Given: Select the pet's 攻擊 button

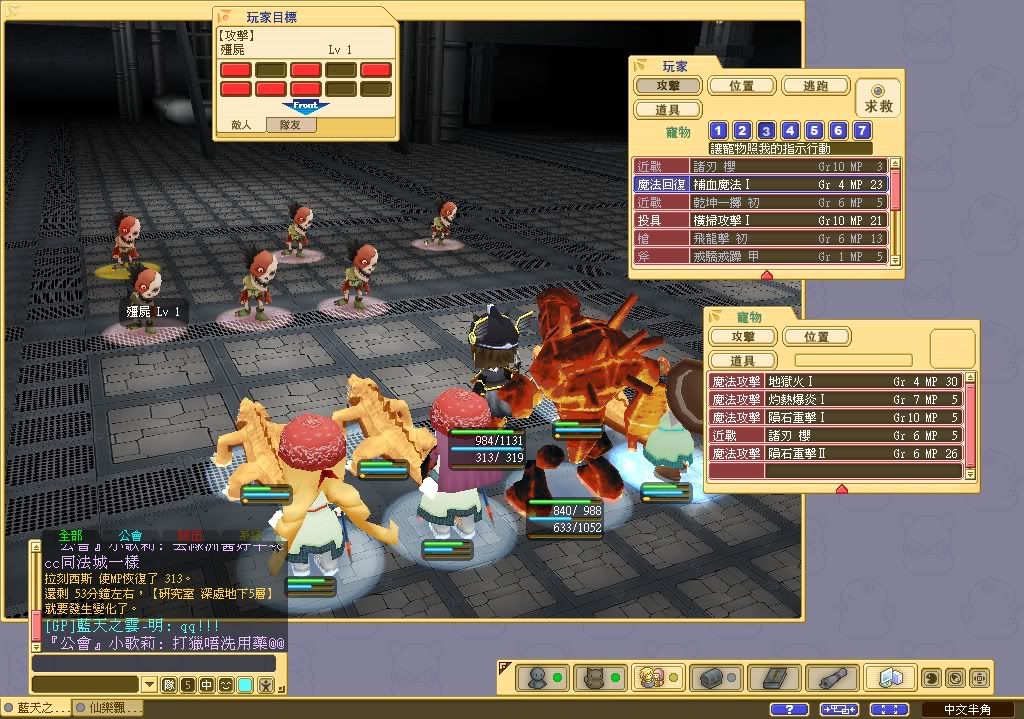Looking at the screenshot, I should [742, 337].
